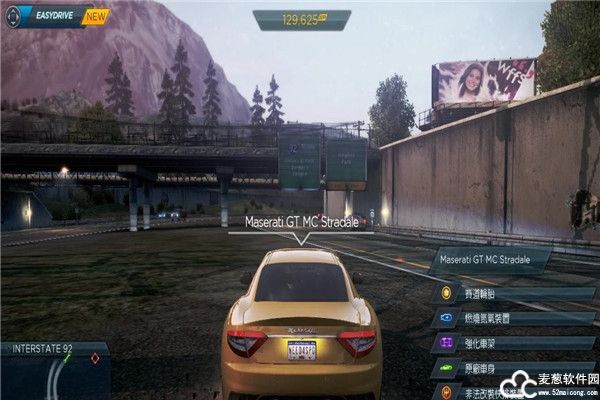Click the blue nitrous icon
Screen dimensions: 600x400
coord(446,319)
